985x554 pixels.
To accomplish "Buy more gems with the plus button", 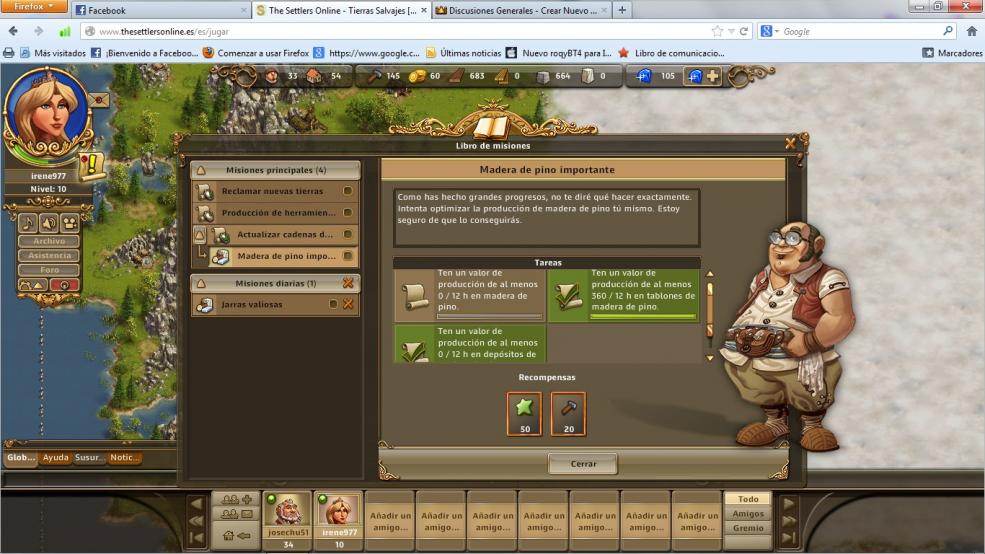I will point(712,76).
